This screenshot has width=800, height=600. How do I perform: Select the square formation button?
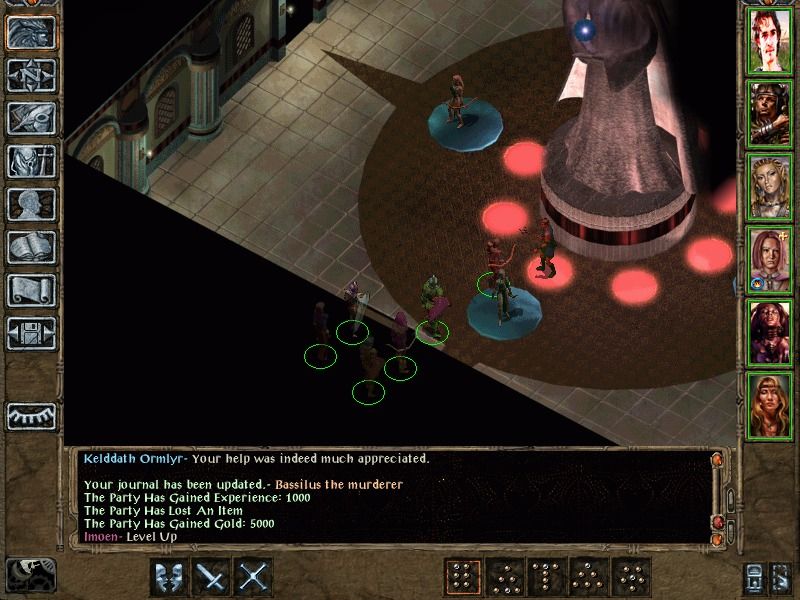[461, 577]
